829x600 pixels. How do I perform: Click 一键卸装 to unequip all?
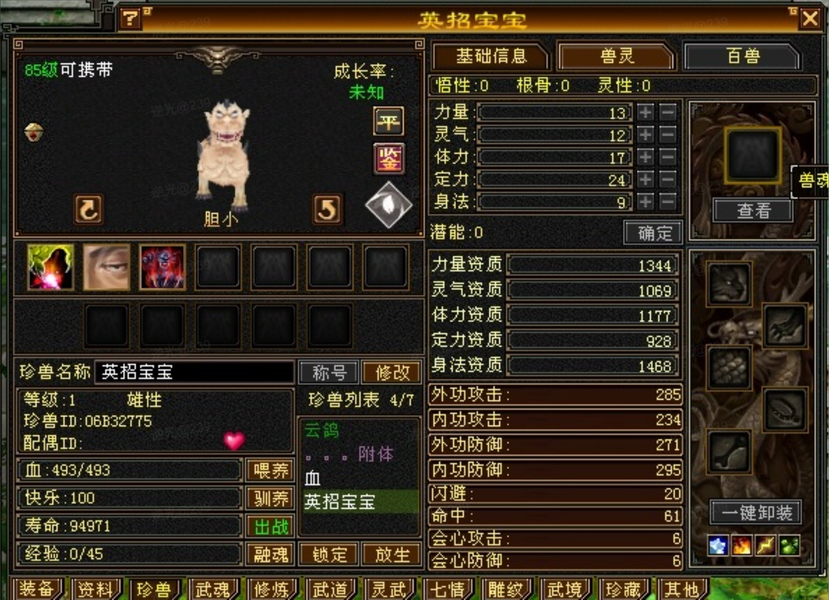(756, 513)
